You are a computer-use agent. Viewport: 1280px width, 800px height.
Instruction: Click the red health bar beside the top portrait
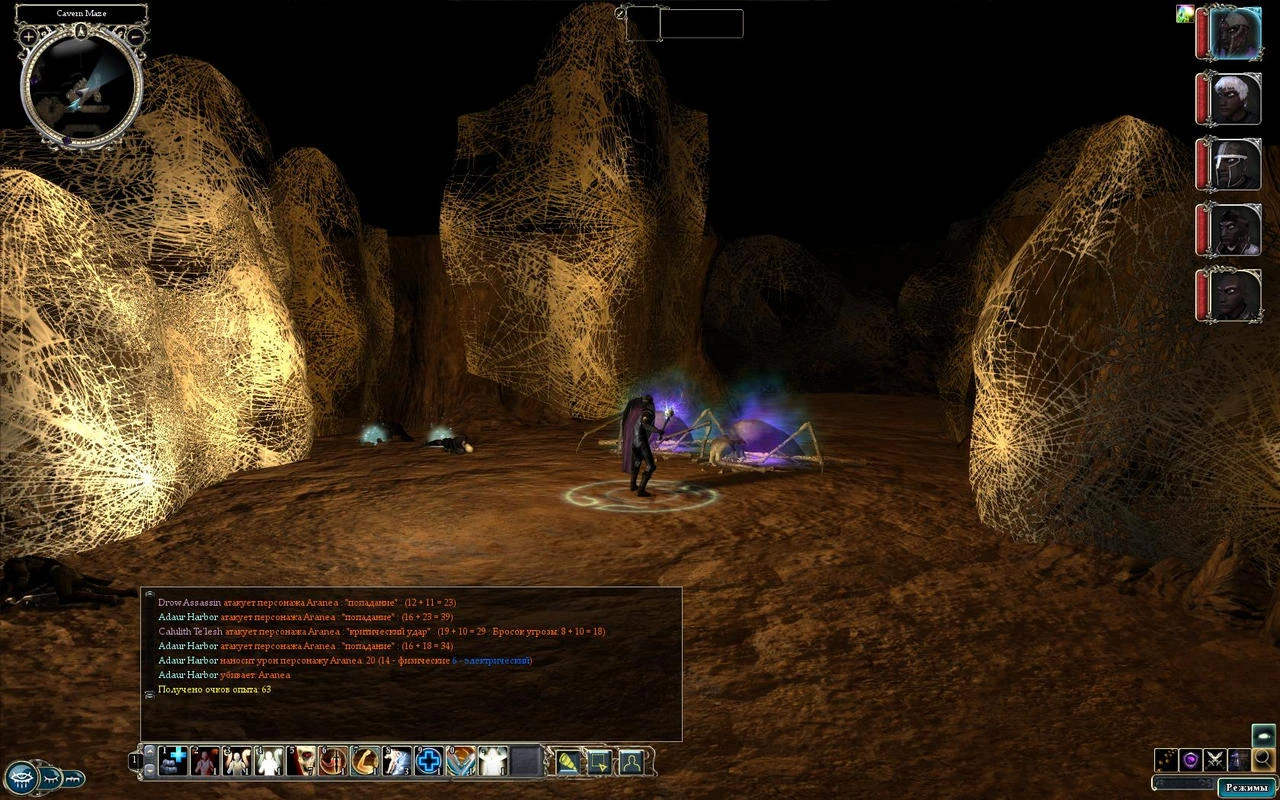(x=1203, y=35)
